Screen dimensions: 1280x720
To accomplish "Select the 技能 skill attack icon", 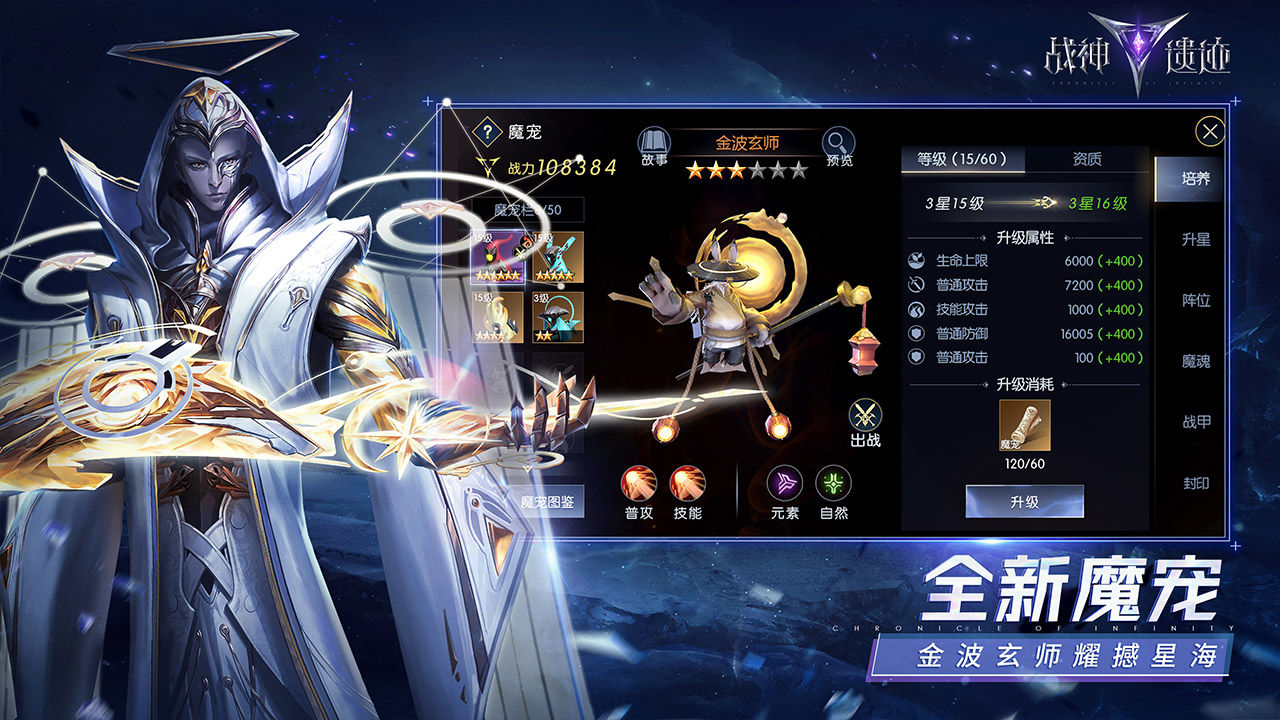I will pyautogui.click(x=690, y=482).
